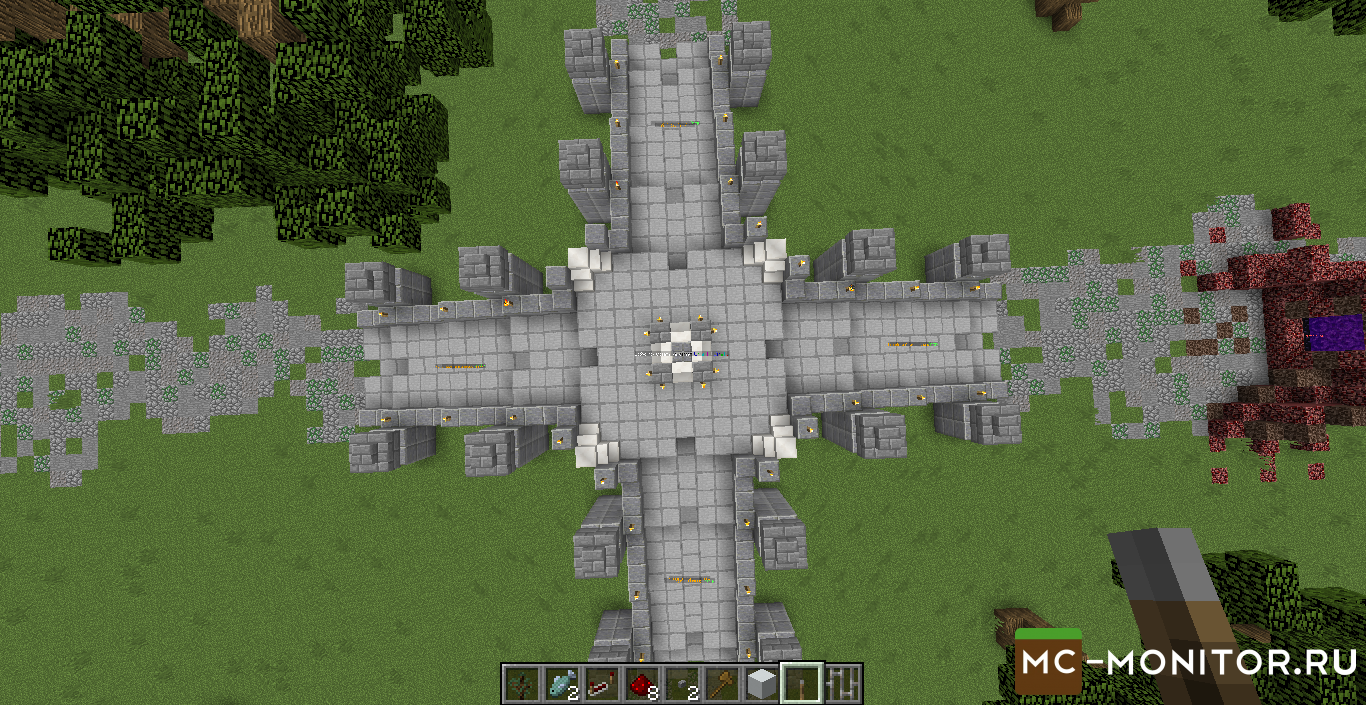
Task: Select the raw fish hotbar slot
Action: click(x=560, y=684)
